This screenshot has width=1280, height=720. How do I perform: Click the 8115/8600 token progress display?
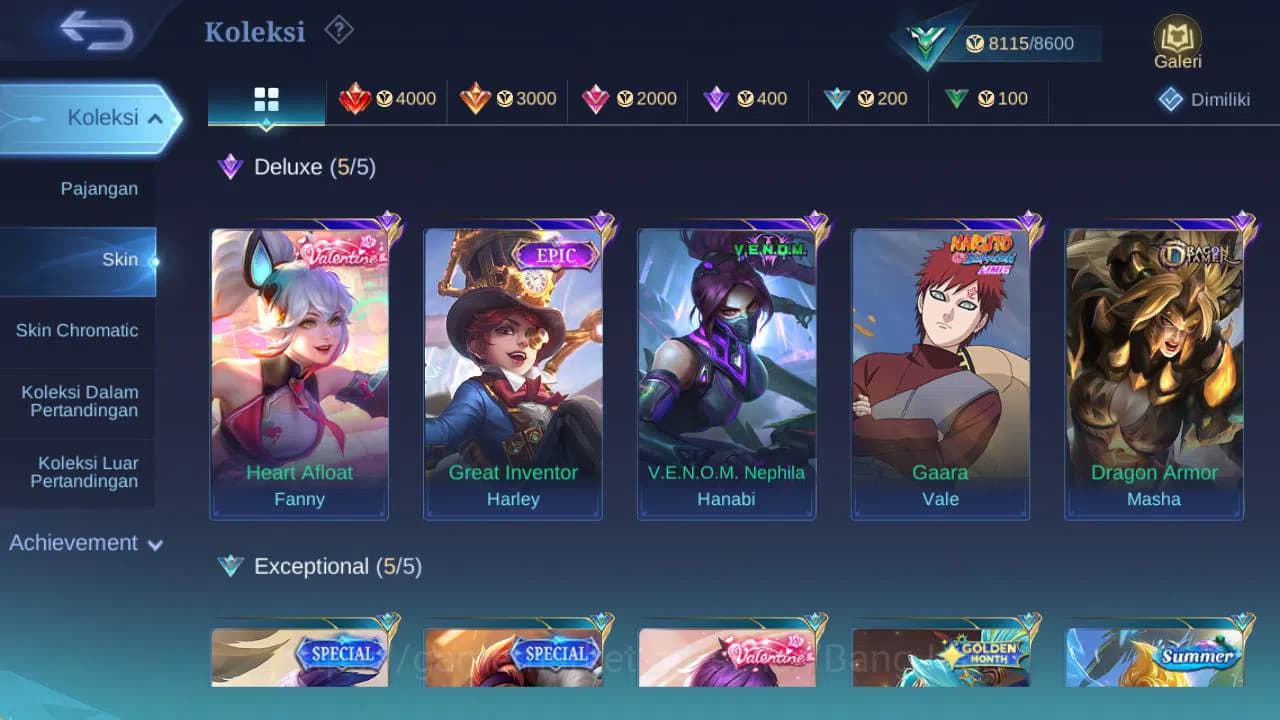point(1020,43)
